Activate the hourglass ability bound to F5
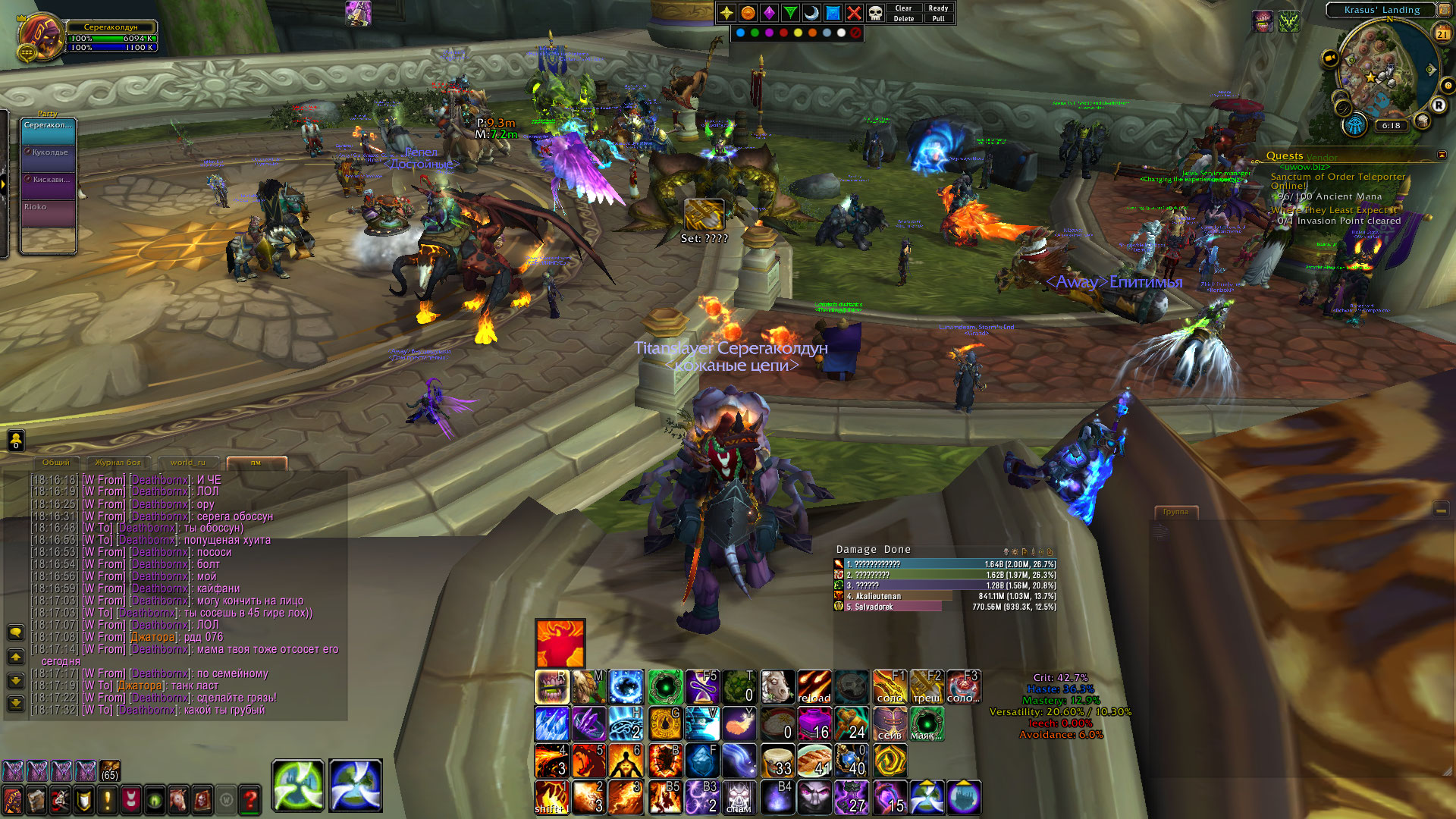Image resolution: width=1456 pixels, height=819 pixels. click(x=702, y=687)
